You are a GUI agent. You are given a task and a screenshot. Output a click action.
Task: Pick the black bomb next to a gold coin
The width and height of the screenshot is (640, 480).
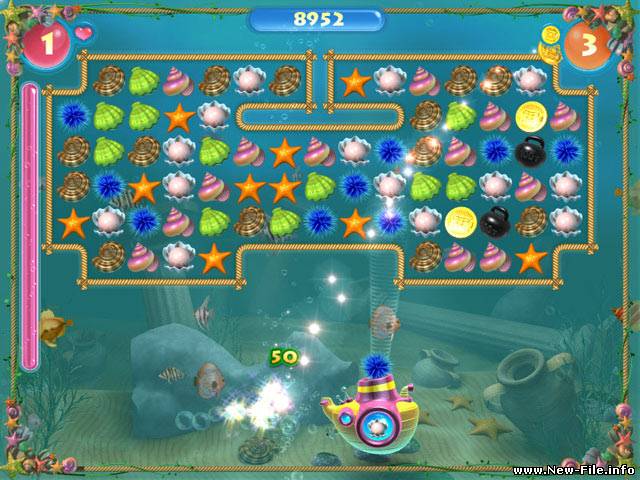pyautogui.click(x=495, y=221)
